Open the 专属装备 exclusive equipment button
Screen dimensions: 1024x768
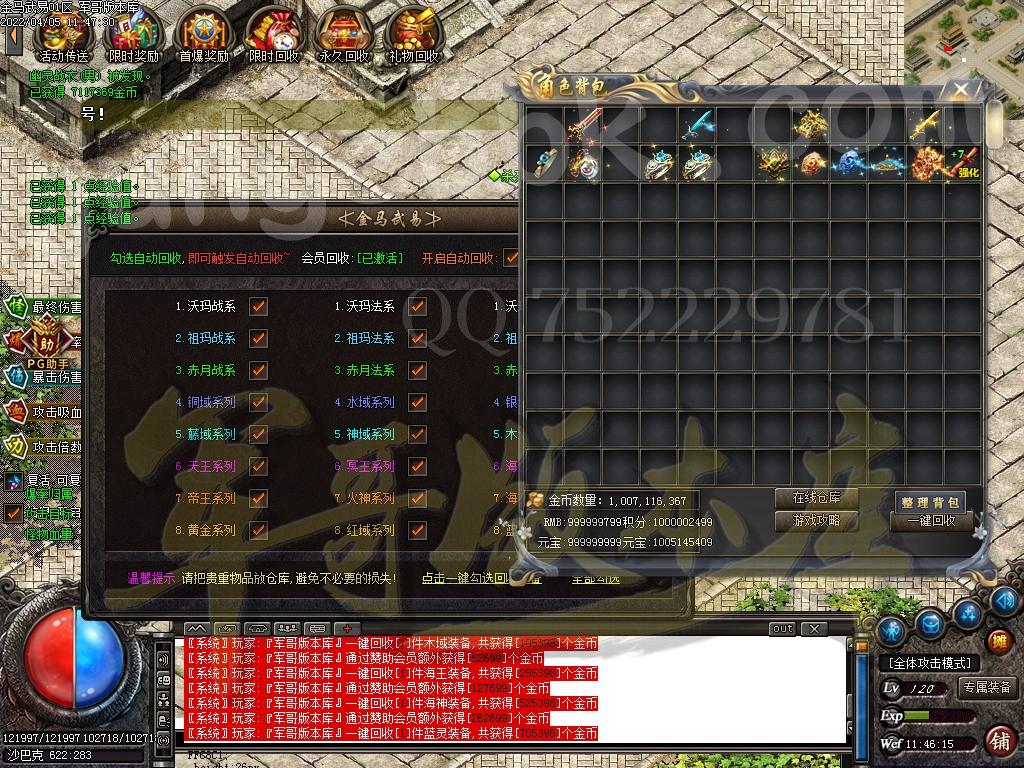pos(987,688)
